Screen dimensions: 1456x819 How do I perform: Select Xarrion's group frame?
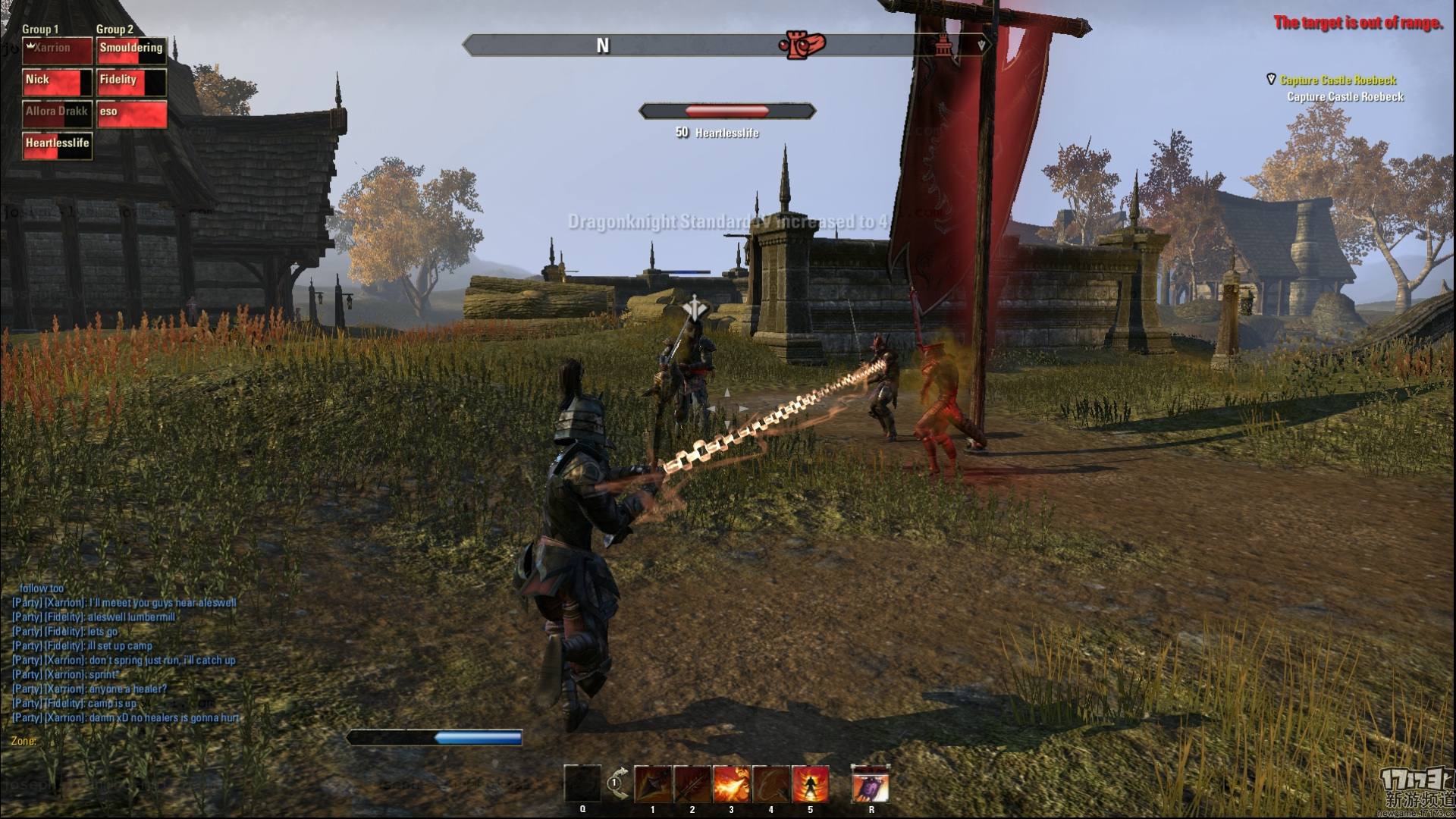click(58, 51)
